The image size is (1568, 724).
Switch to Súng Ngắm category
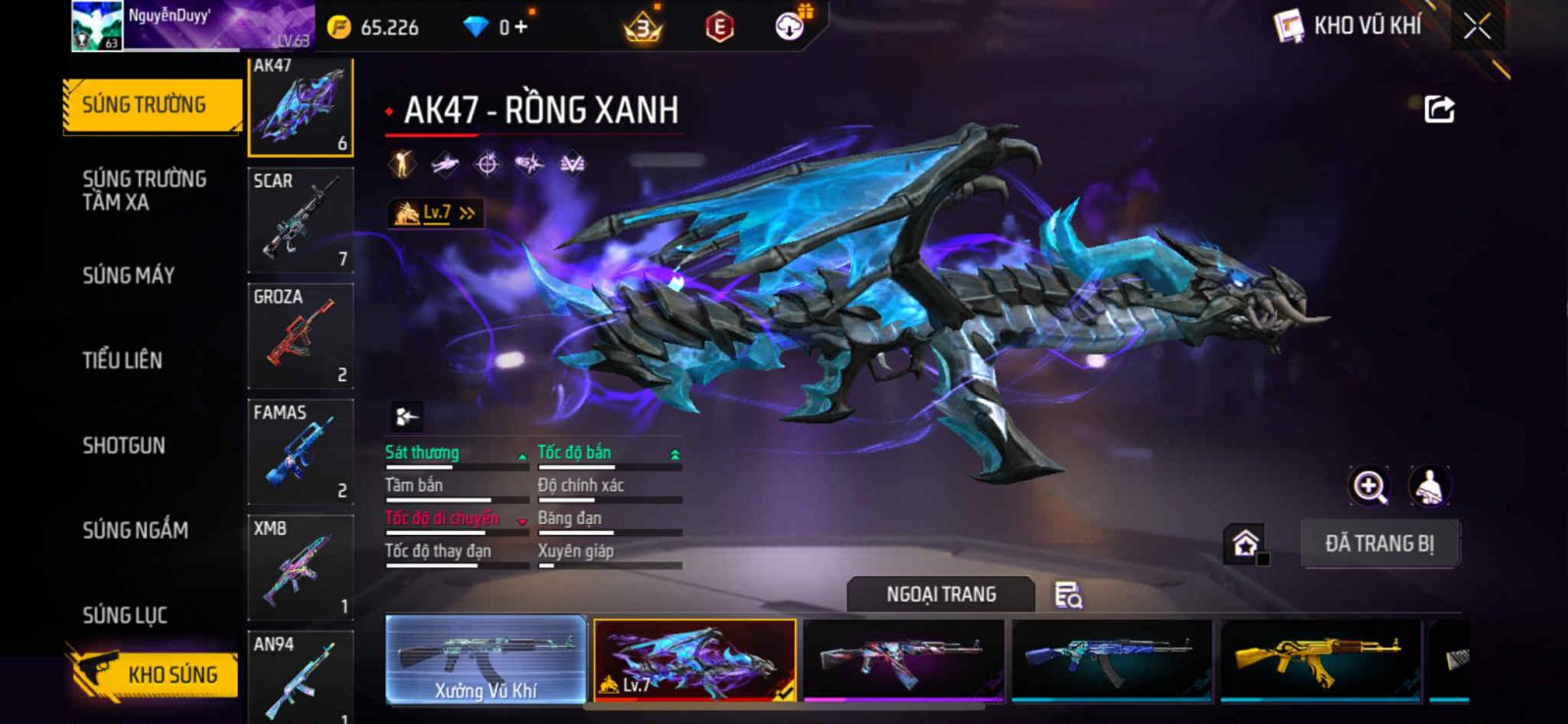(135, 531)
